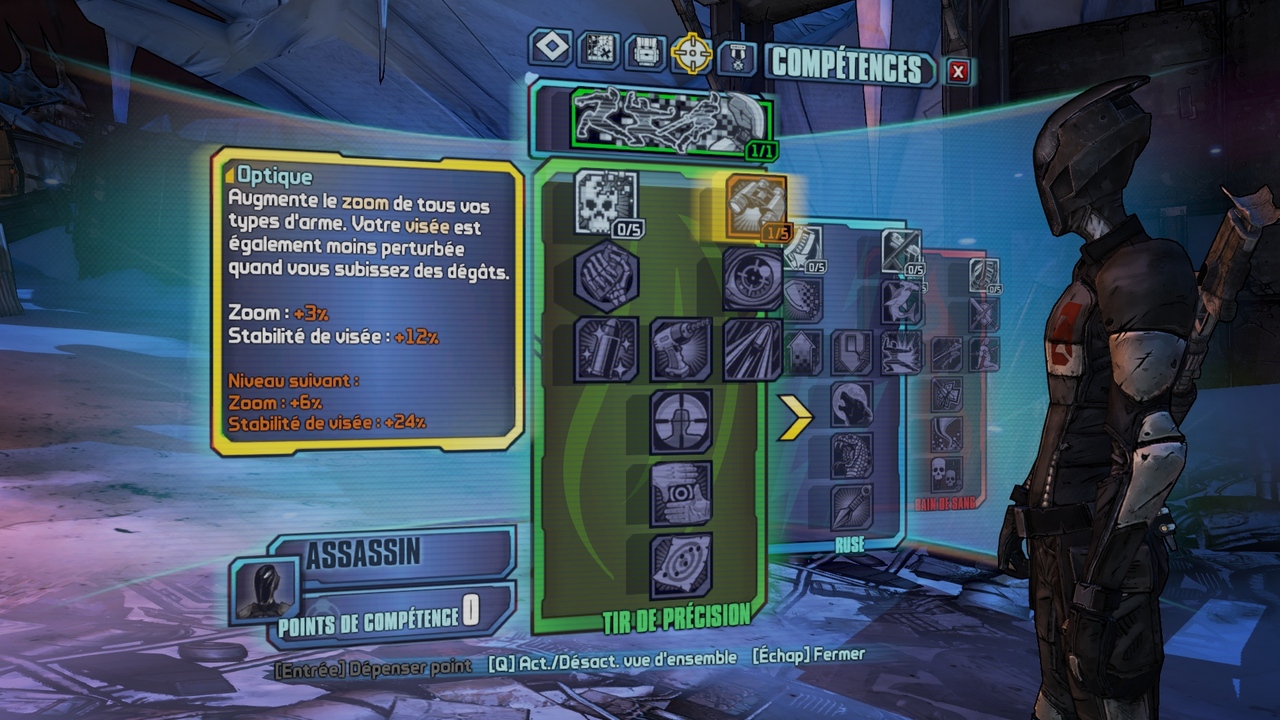
Task: Choose the Optique binoculars skill
Action: tap(756, 206)
